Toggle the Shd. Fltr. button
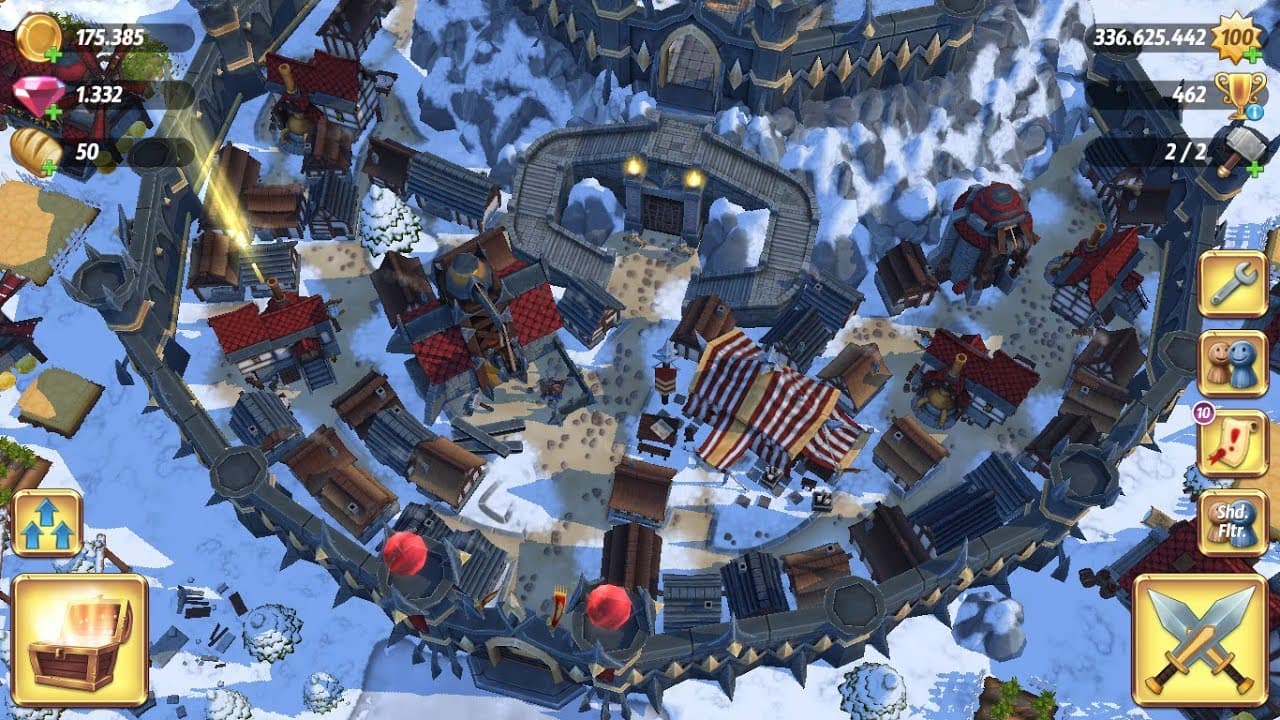 point(1232,522)
